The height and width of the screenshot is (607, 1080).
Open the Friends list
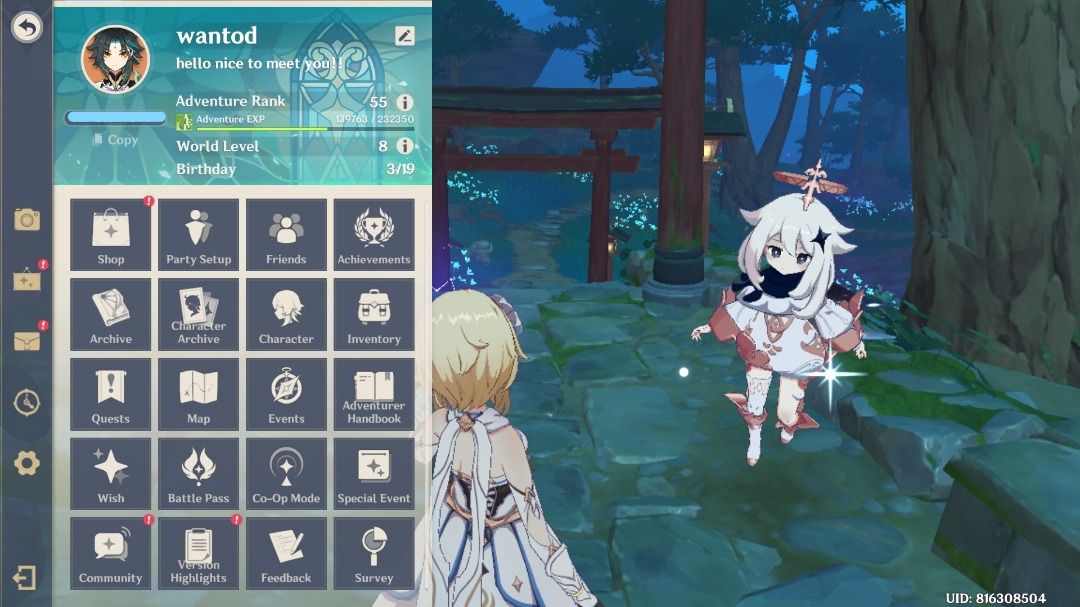(286, 235)
